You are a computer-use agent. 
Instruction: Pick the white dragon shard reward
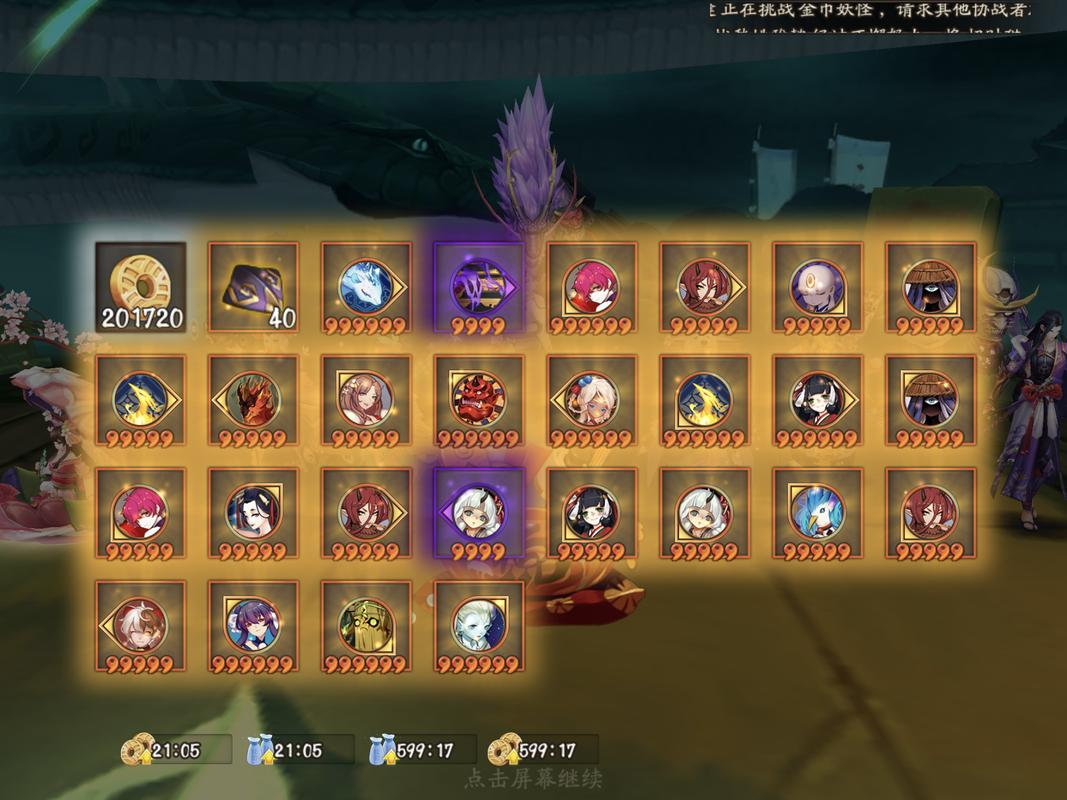[x=366, y=287]
